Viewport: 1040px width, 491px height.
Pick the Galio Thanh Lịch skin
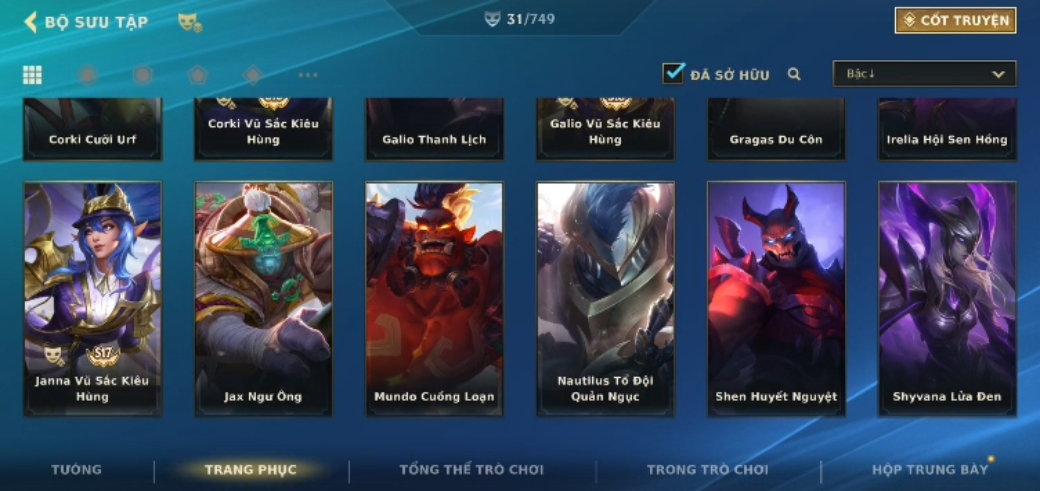(434, 129)
